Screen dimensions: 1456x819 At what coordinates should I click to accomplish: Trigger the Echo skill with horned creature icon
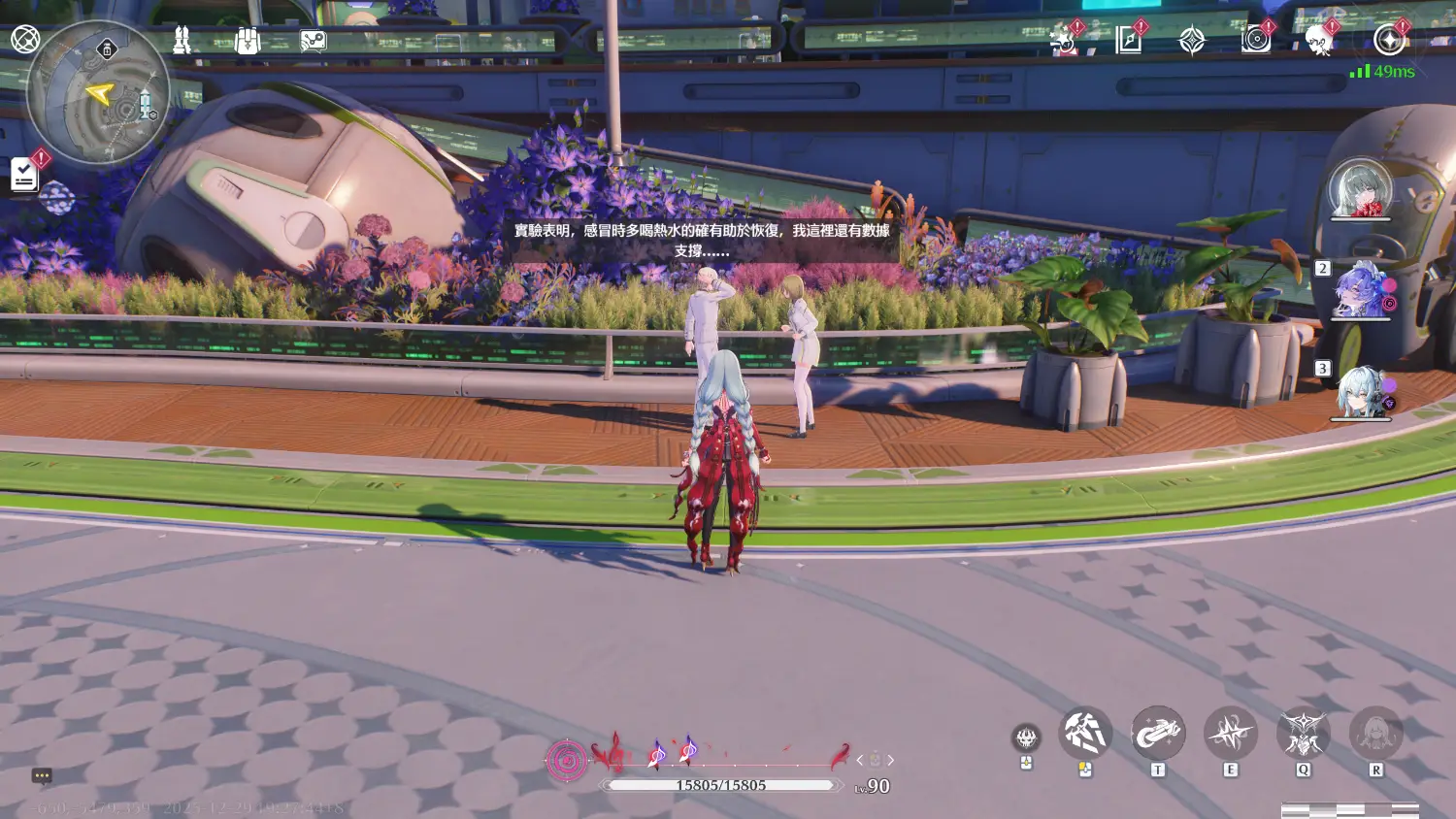click(x=1303, y=734)
